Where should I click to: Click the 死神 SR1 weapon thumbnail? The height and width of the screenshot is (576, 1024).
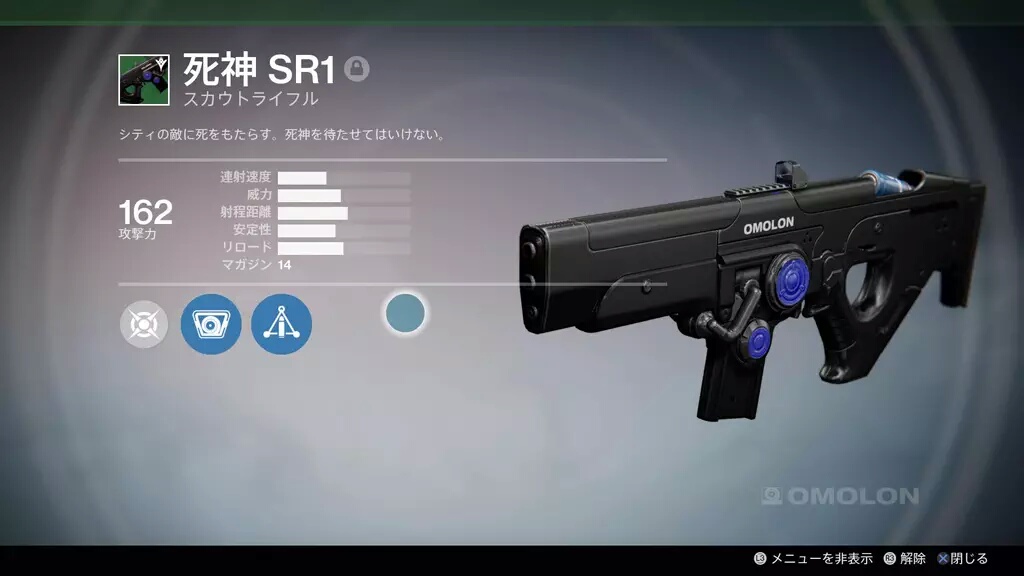[x=142, y=80]
